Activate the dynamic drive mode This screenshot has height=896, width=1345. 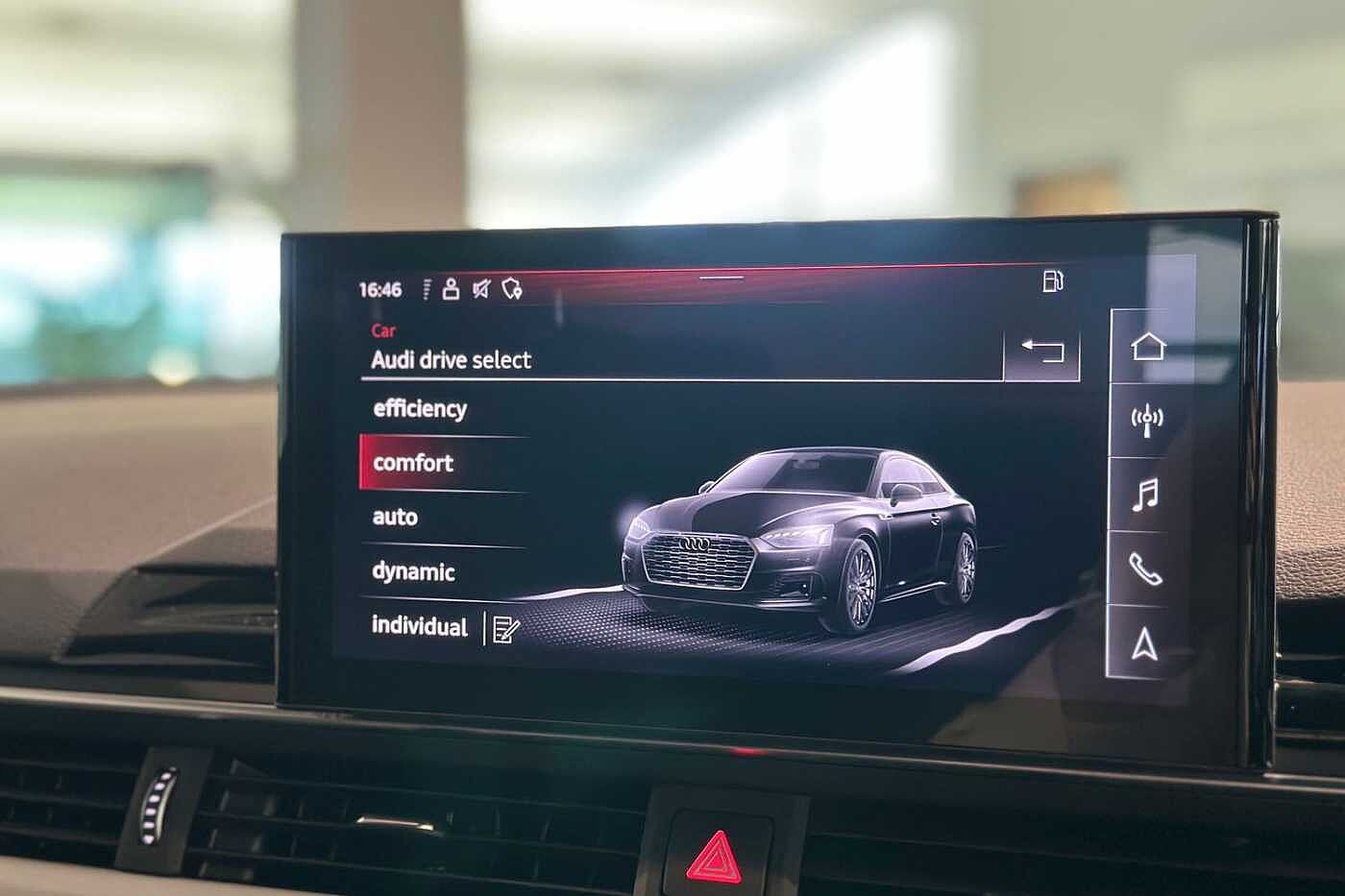click(x=413, y=572)
